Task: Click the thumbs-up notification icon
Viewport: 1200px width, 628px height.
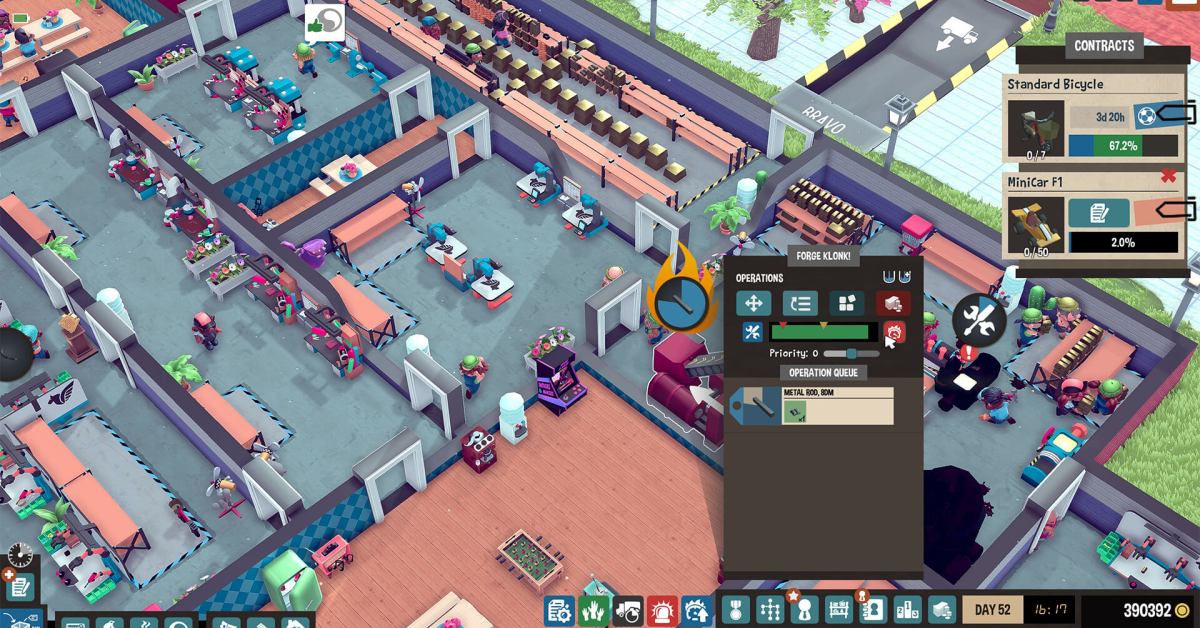Action: (x=324, y=22)
